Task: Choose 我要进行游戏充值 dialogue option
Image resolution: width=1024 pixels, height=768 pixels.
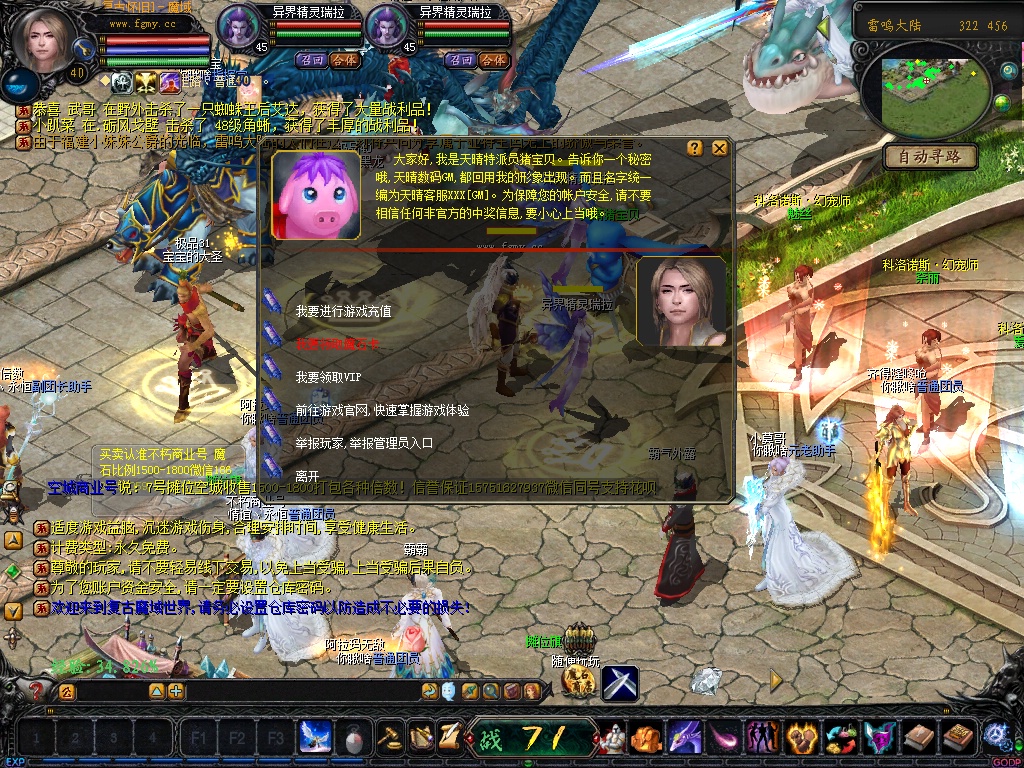Action: pyautogui.click(x=343, y=312)
